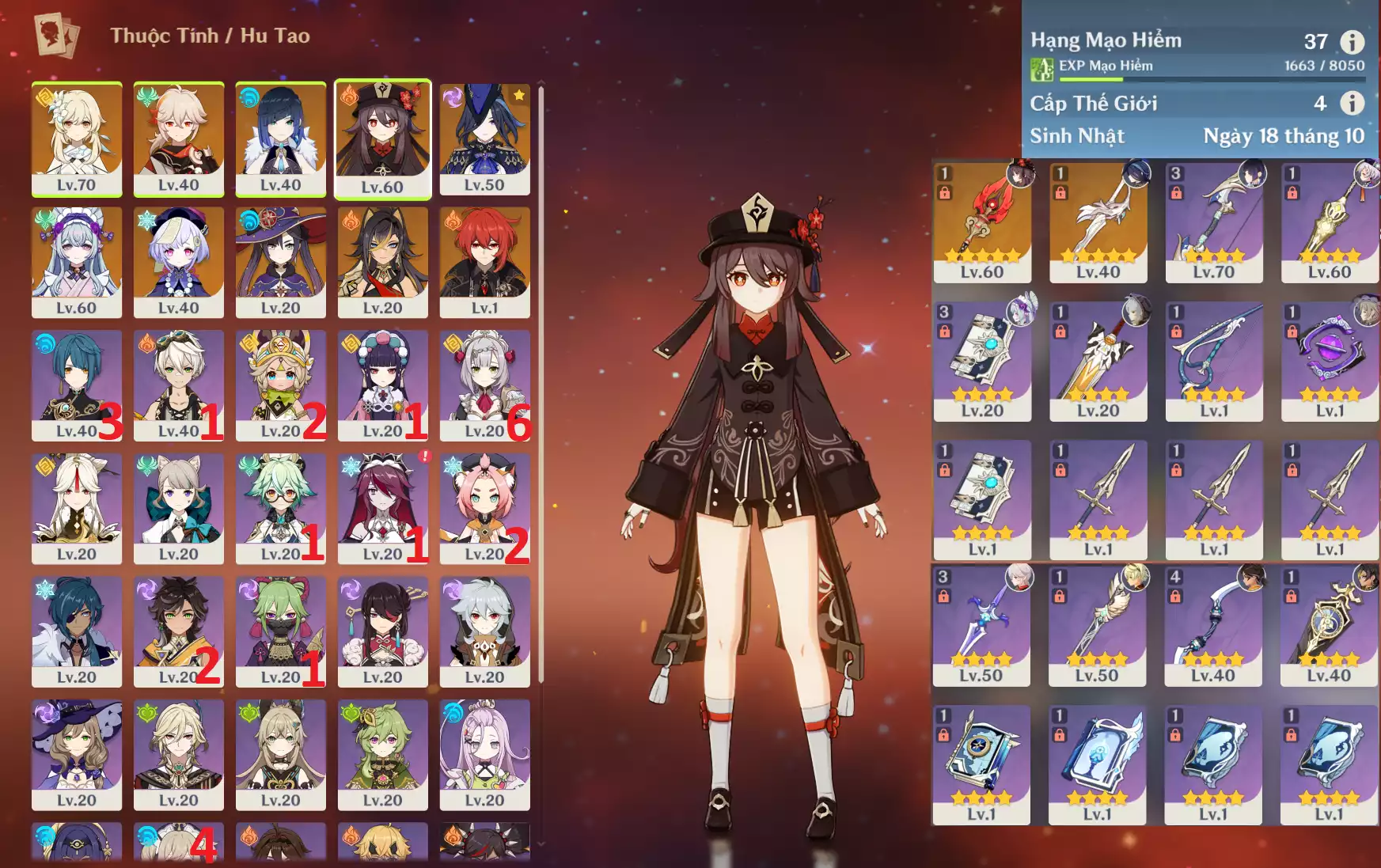The height and width of the screenshot is (868, 1381).
Task: Select Hu Tao's Lv.60 character card
Action: click(x=382, y=138)
